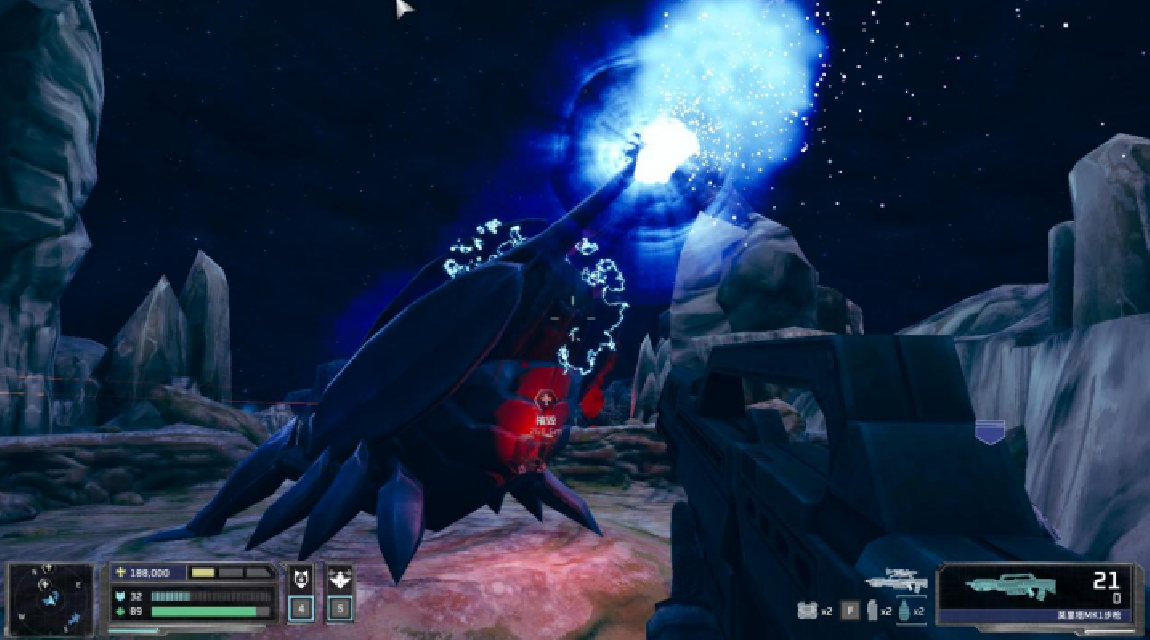This screenshot has width=1150, height=640.
Task: Choose the teal grenade item icon
Action: point(903,610)
